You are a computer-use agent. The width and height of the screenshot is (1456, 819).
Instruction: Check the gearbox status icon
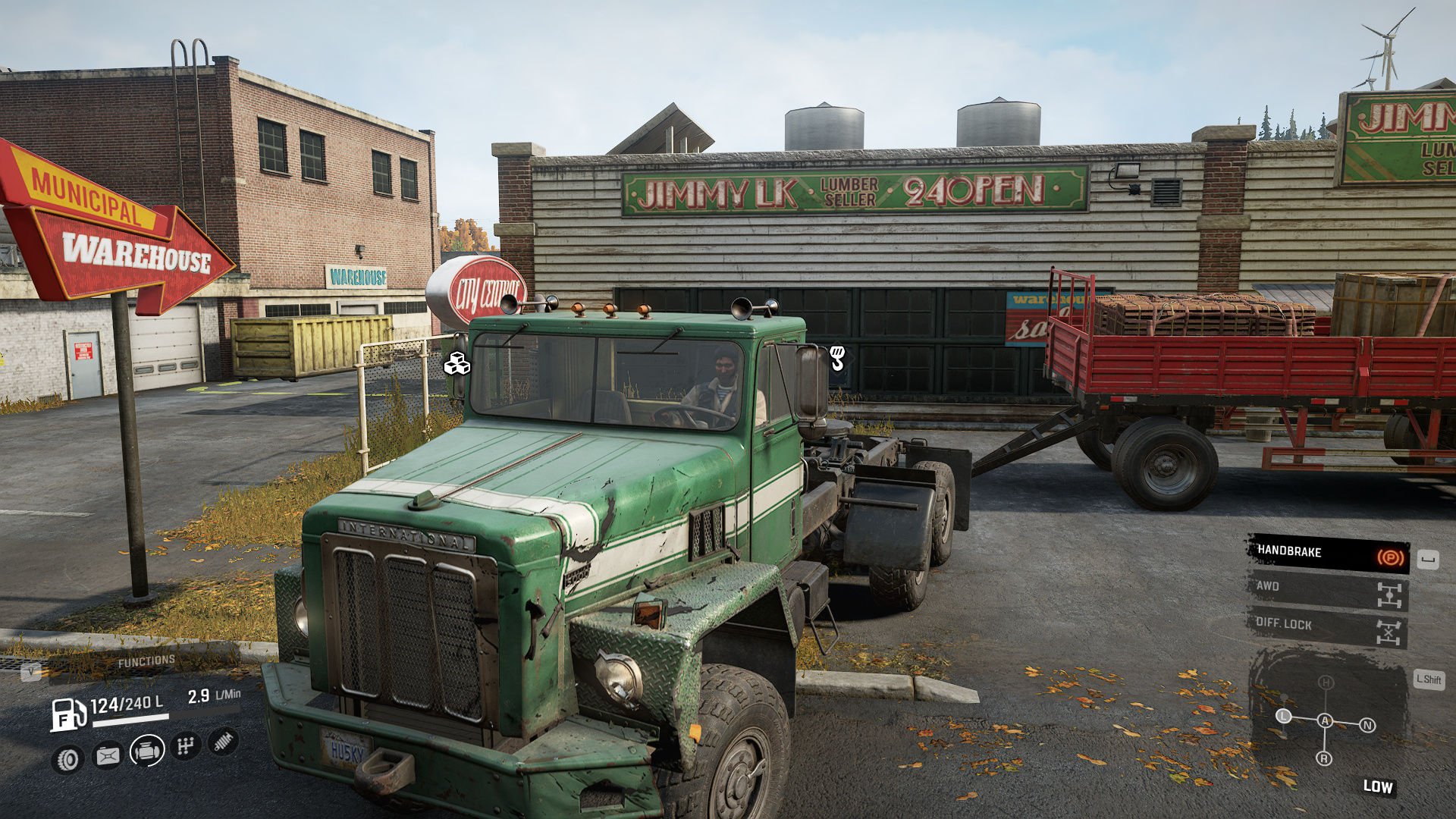click(x=185, y=746)
